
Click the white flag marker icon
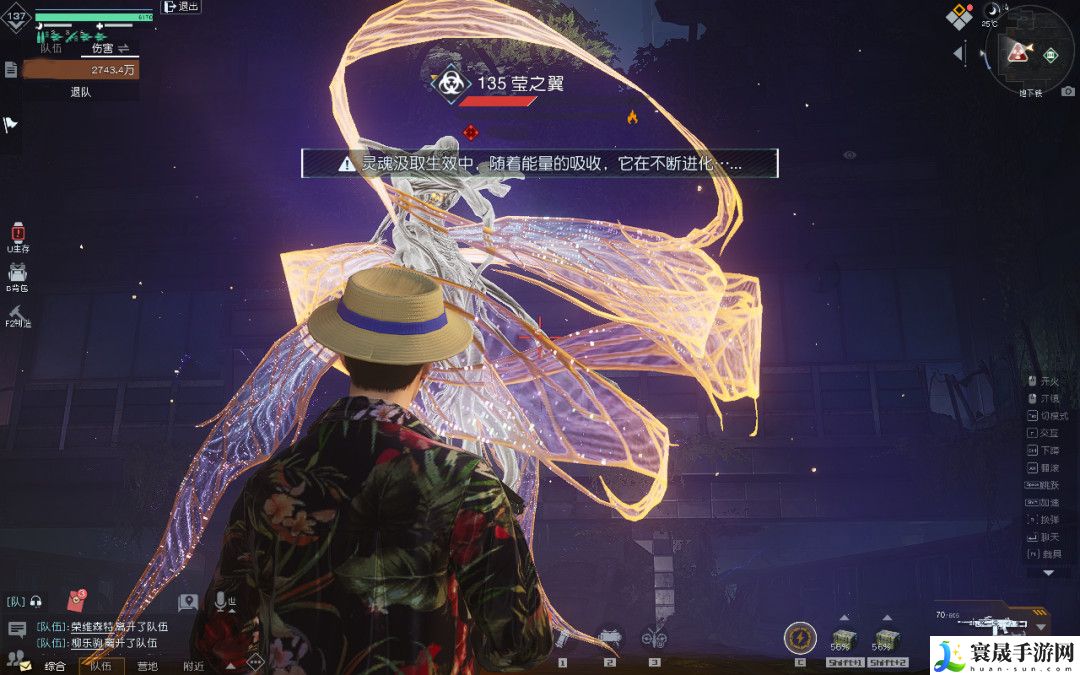(10, 125)
